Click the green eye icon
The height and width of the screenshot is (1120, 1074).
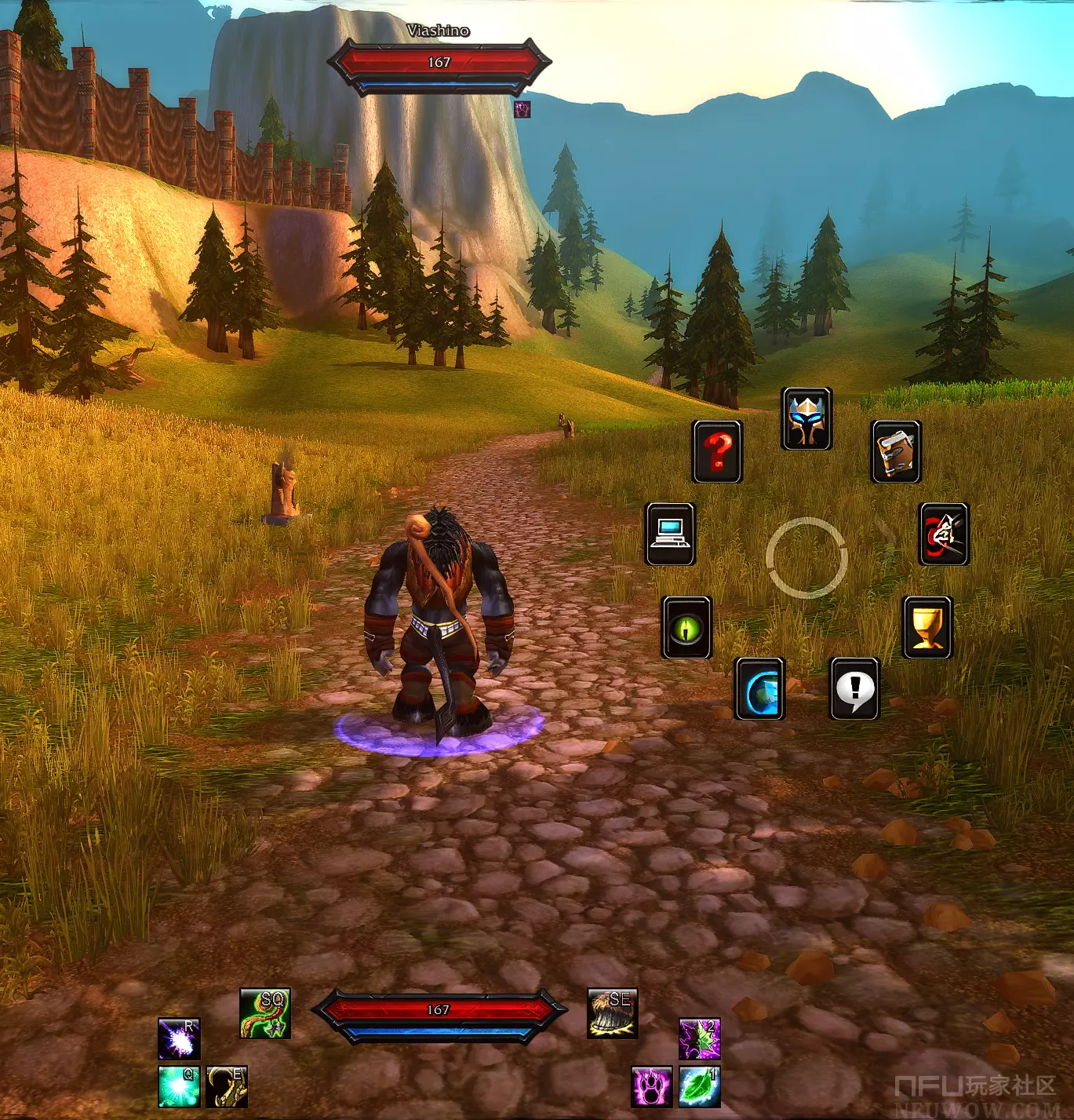[686, 627]
